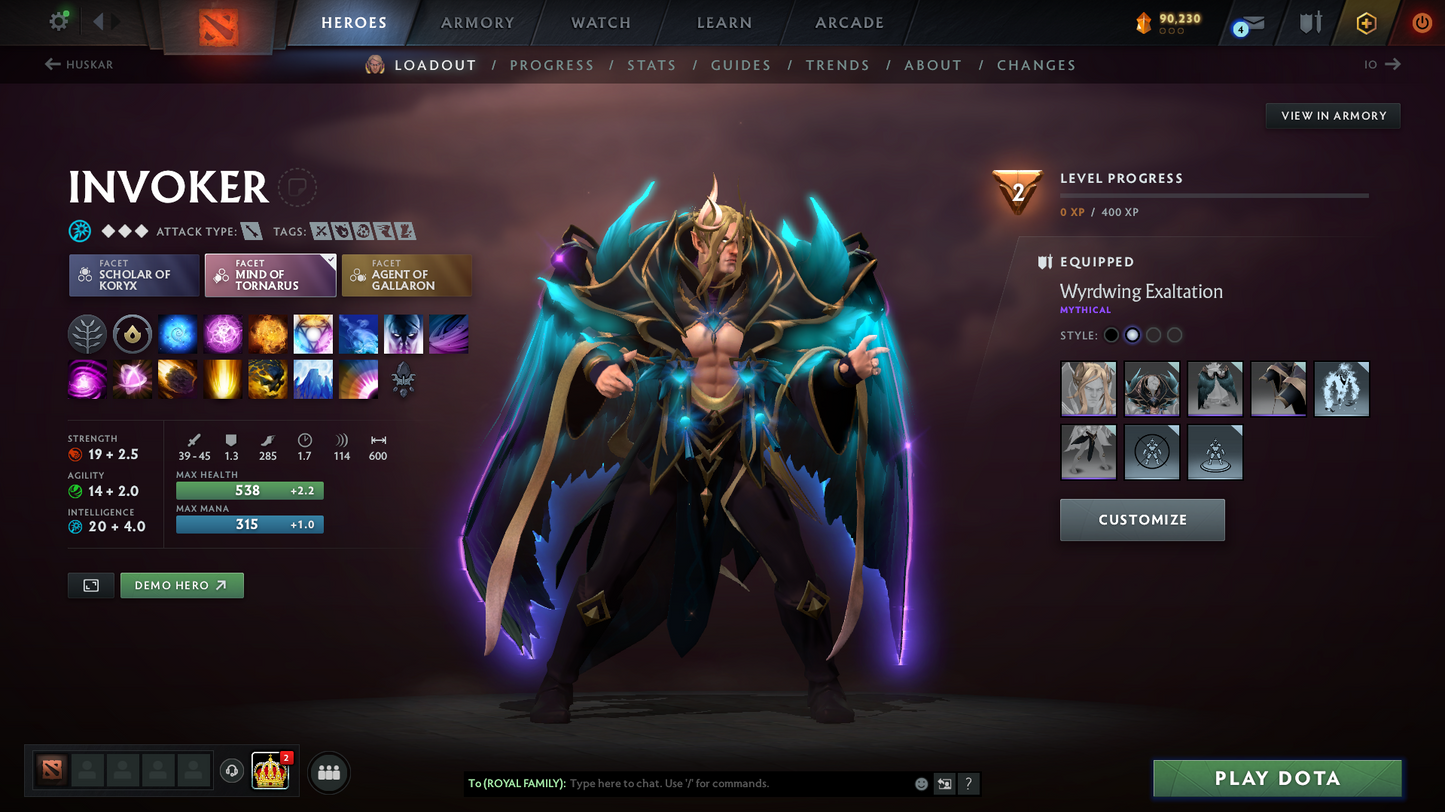Open the Trends section
Image resolution: width=1445 pixels, height=812 pixels.
point(837,65)
